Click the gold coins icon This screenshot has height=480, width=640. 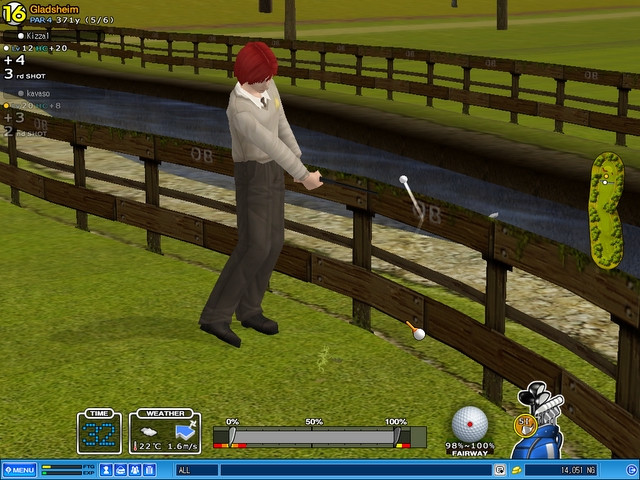pyautogui.click(x=517, y=470)
